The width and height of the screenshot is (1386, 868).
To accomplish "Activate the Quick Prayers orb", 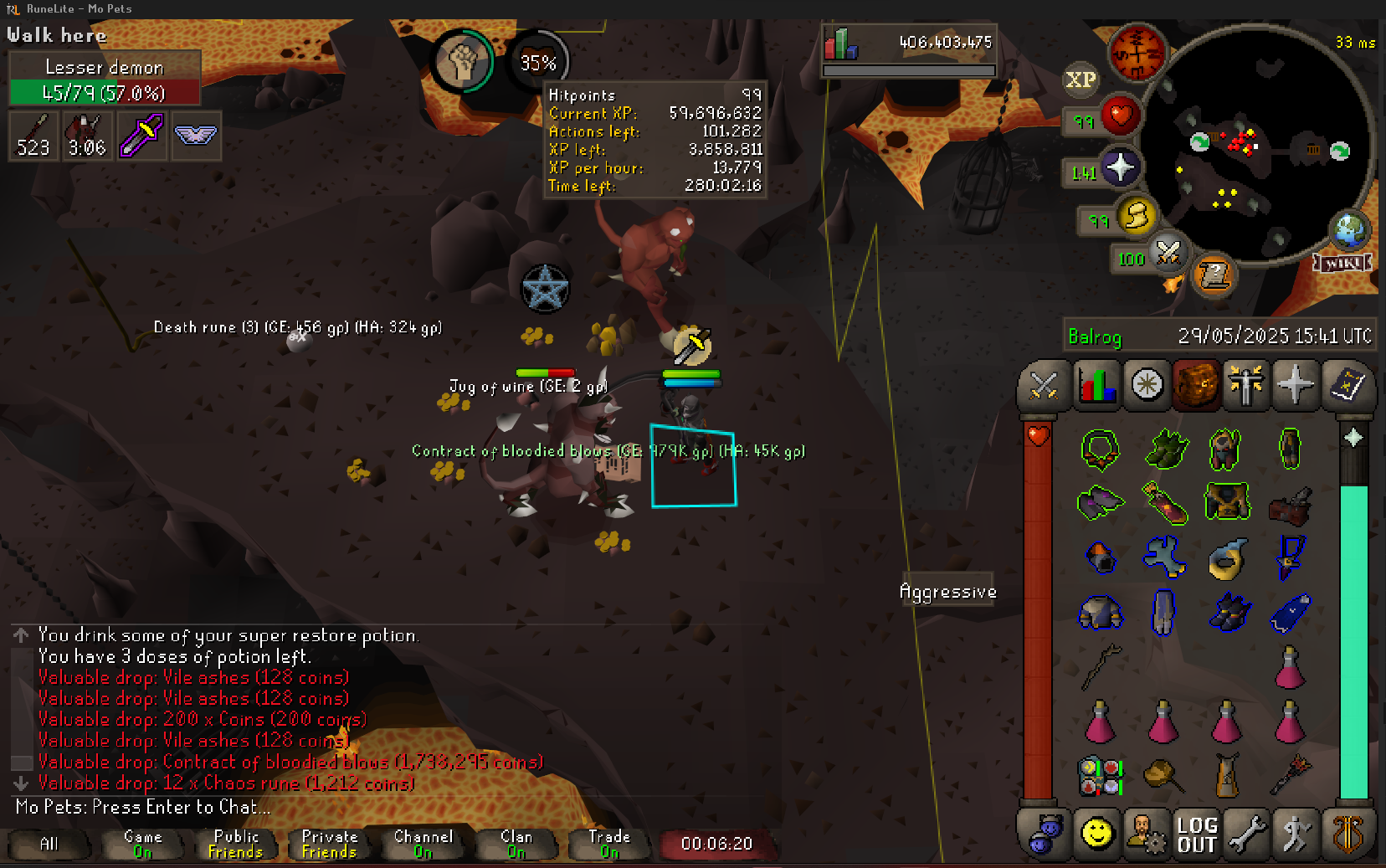I will (1121, 168).
